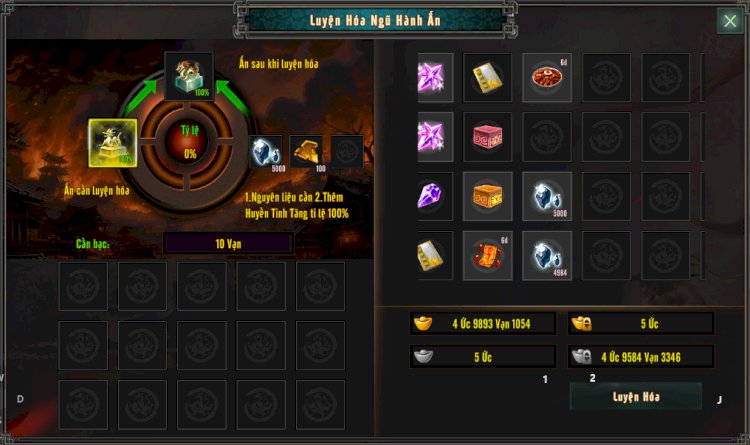Choose the gold ingot material showing 100

click(306, 152)
